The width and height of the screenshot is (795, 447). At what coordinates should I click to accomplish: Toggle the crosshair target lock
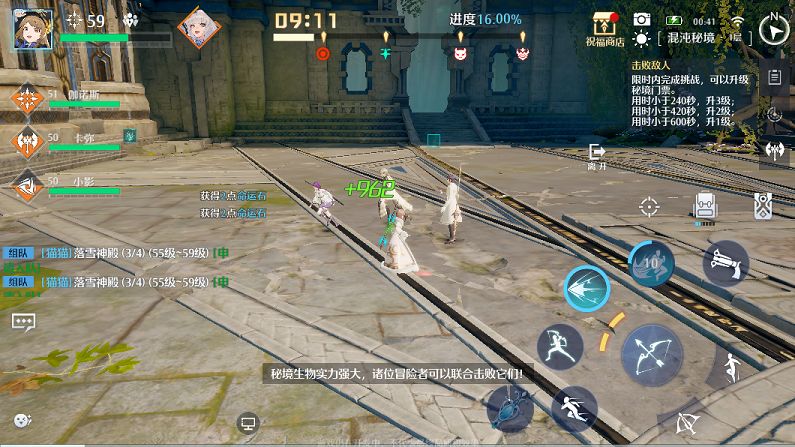tap(649, 207)
